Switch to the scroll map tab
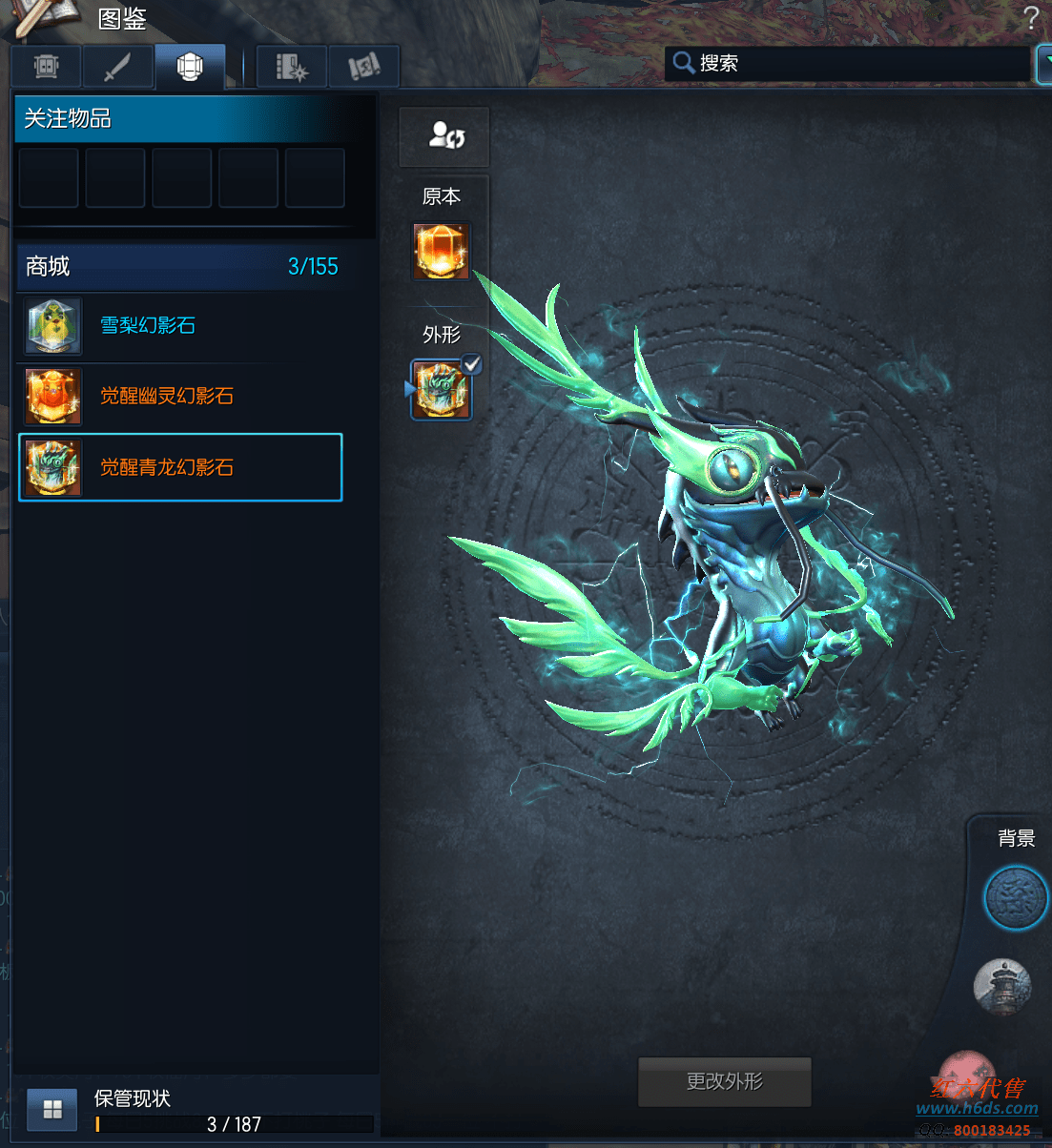Viewport: 1052px width, 1148px height. [363, 67]
